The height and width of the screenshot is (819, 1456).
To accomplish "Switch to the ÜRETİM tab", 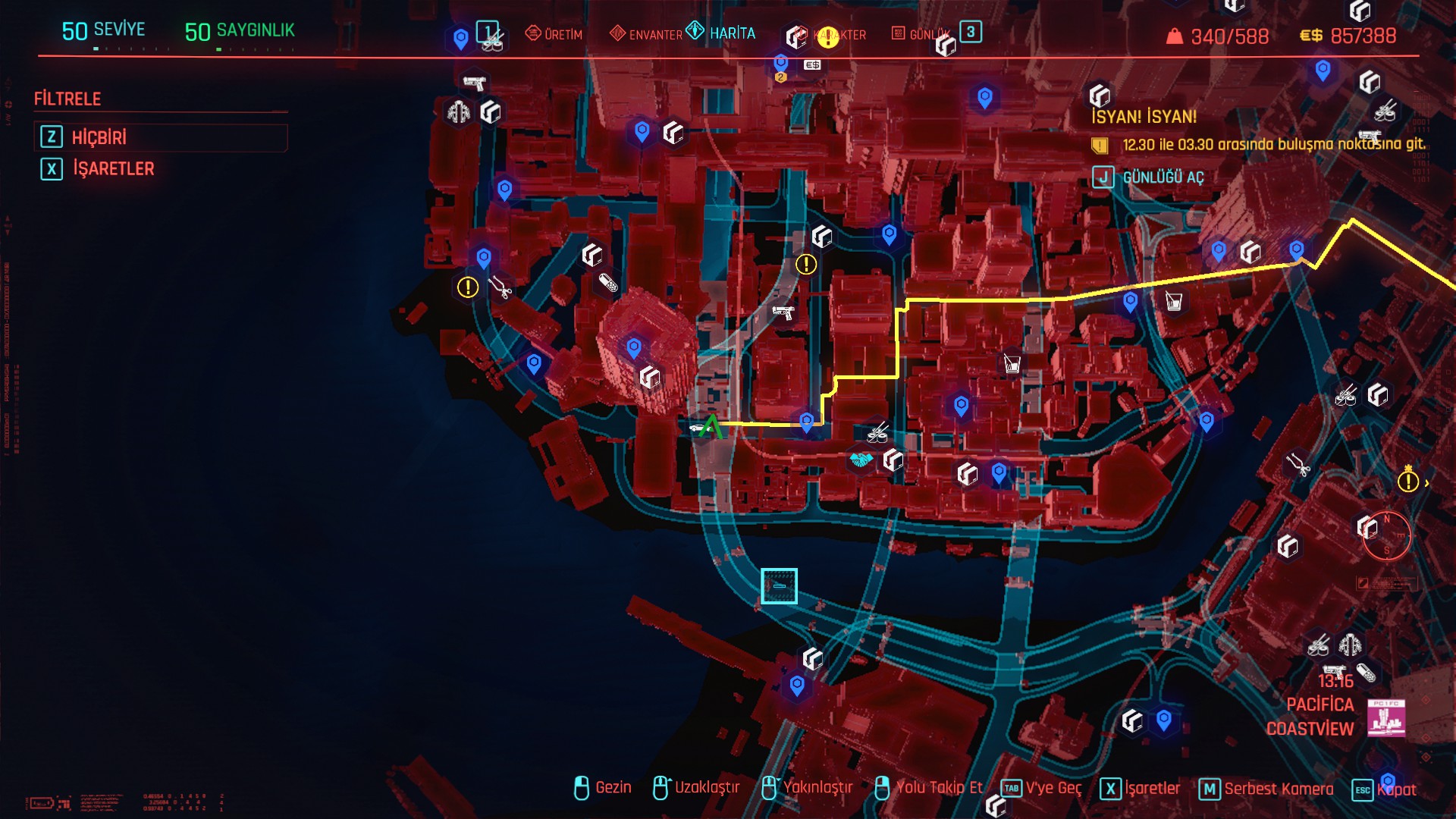I will (x=554, y=34).
